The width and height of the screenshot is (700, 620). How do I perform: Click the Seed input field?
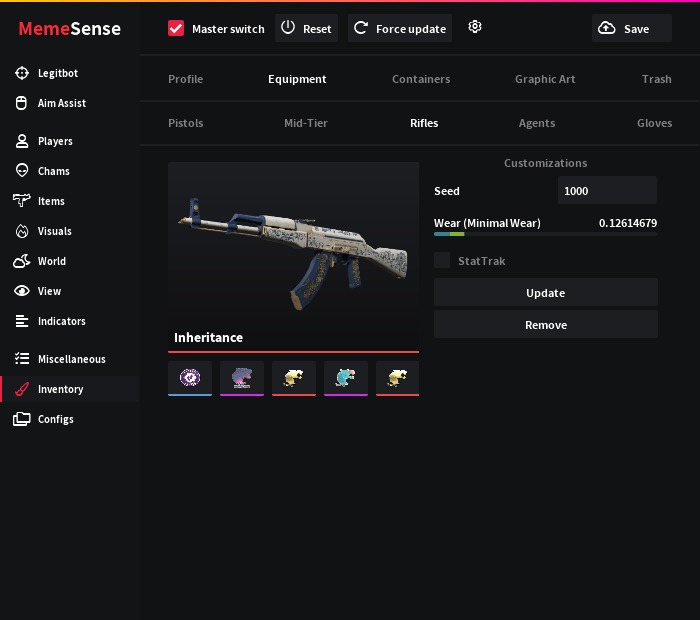click(606, 191)
